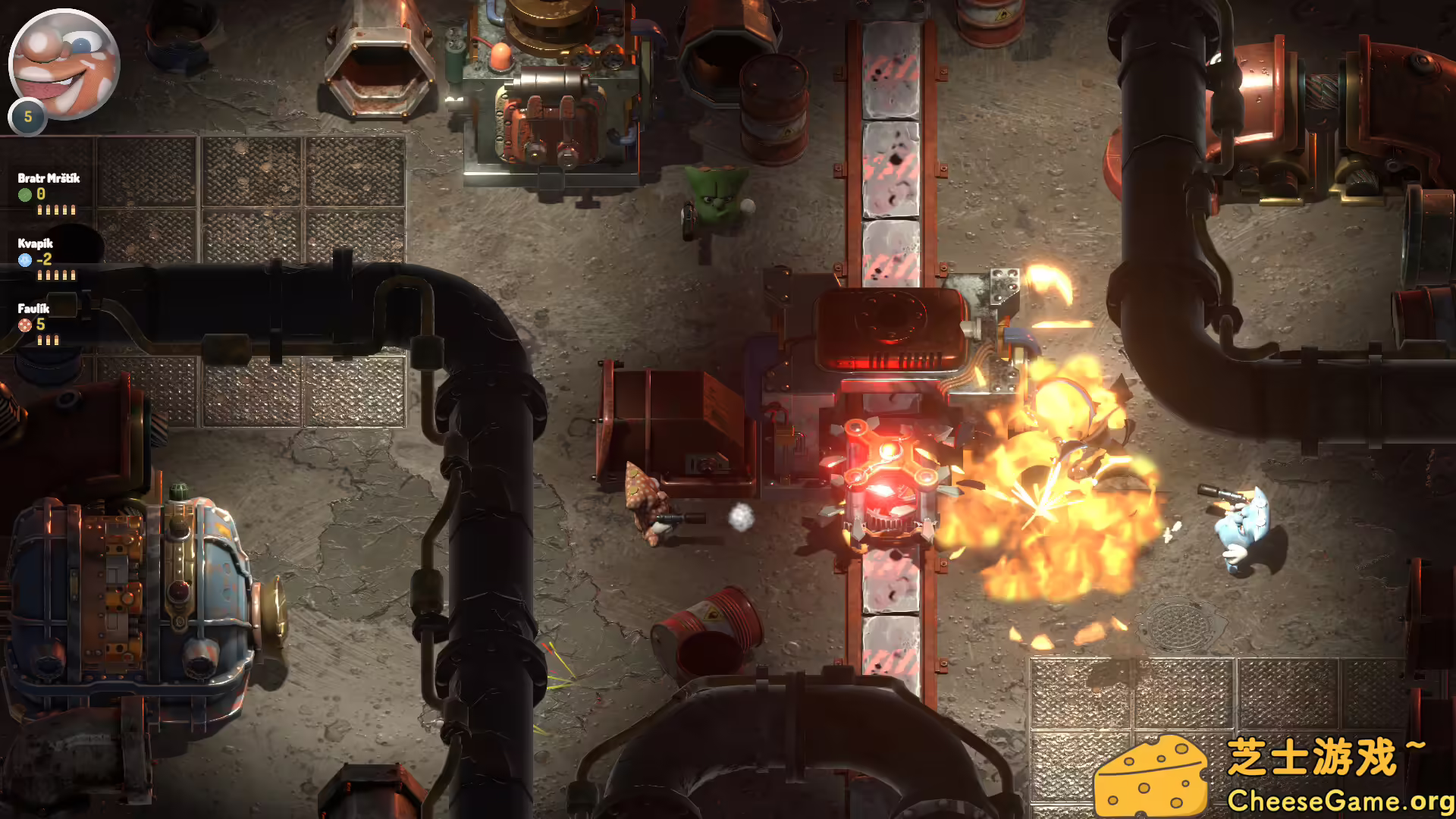Screen dimensions: 1456x819
Task: Select Faulík's scoreboard entry
Action: (34, 309)
